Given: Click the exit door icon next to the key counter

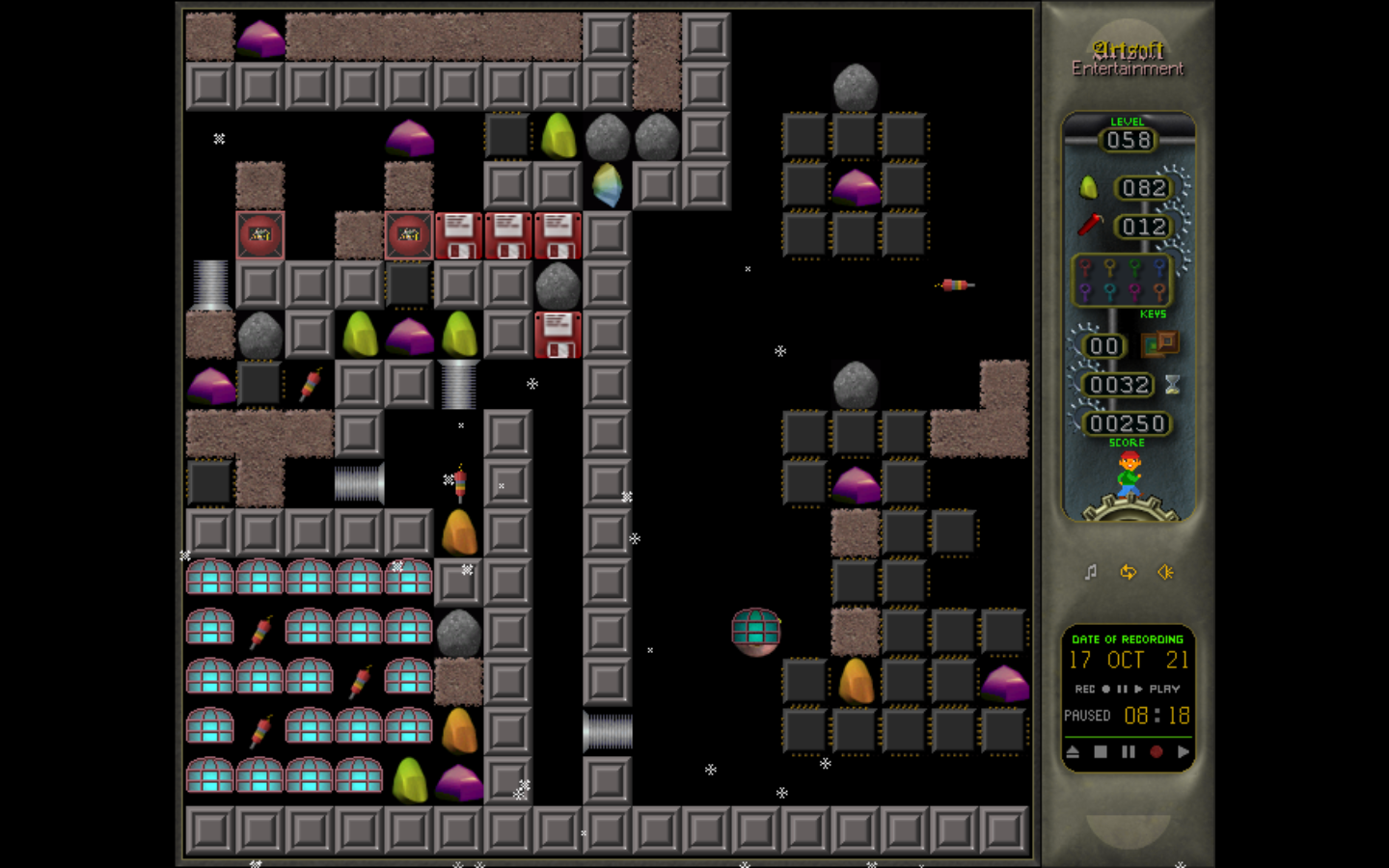Looking at the screenshot, I should (x=1160, y=344).
